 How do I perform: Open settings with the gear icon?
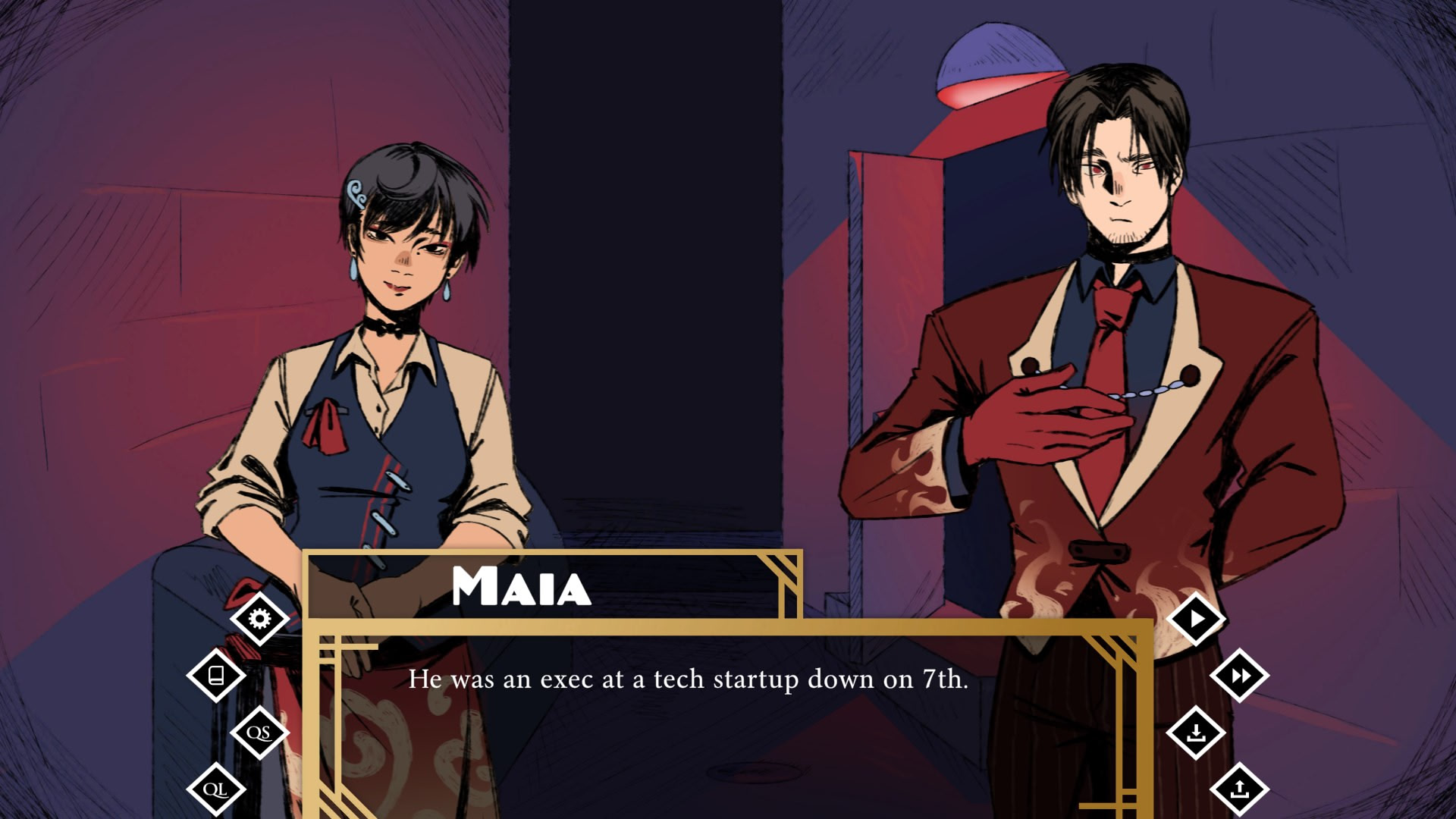(259, 619)
